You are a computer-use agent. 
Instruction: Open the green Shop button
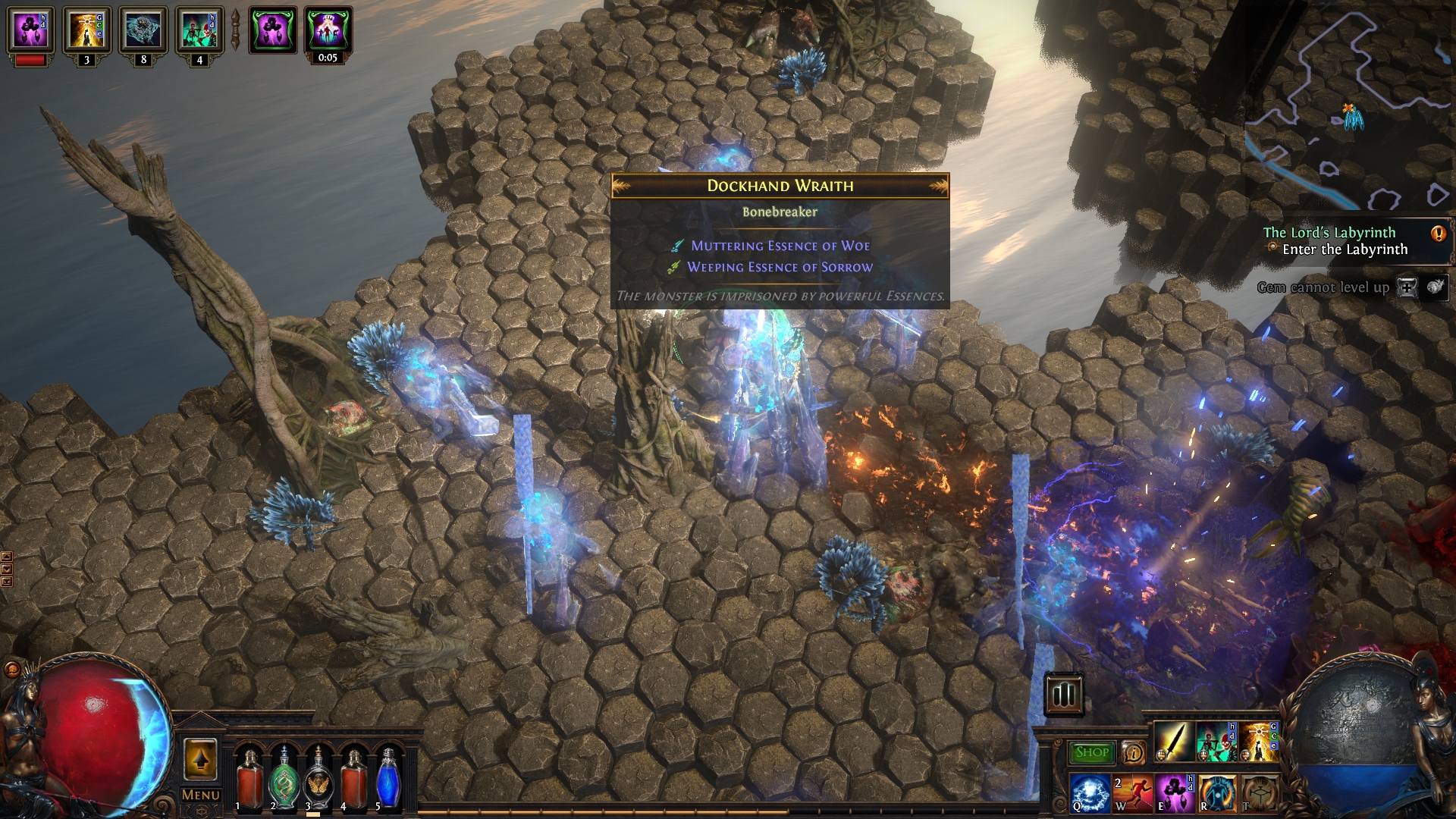click(x=1091, y=752)
